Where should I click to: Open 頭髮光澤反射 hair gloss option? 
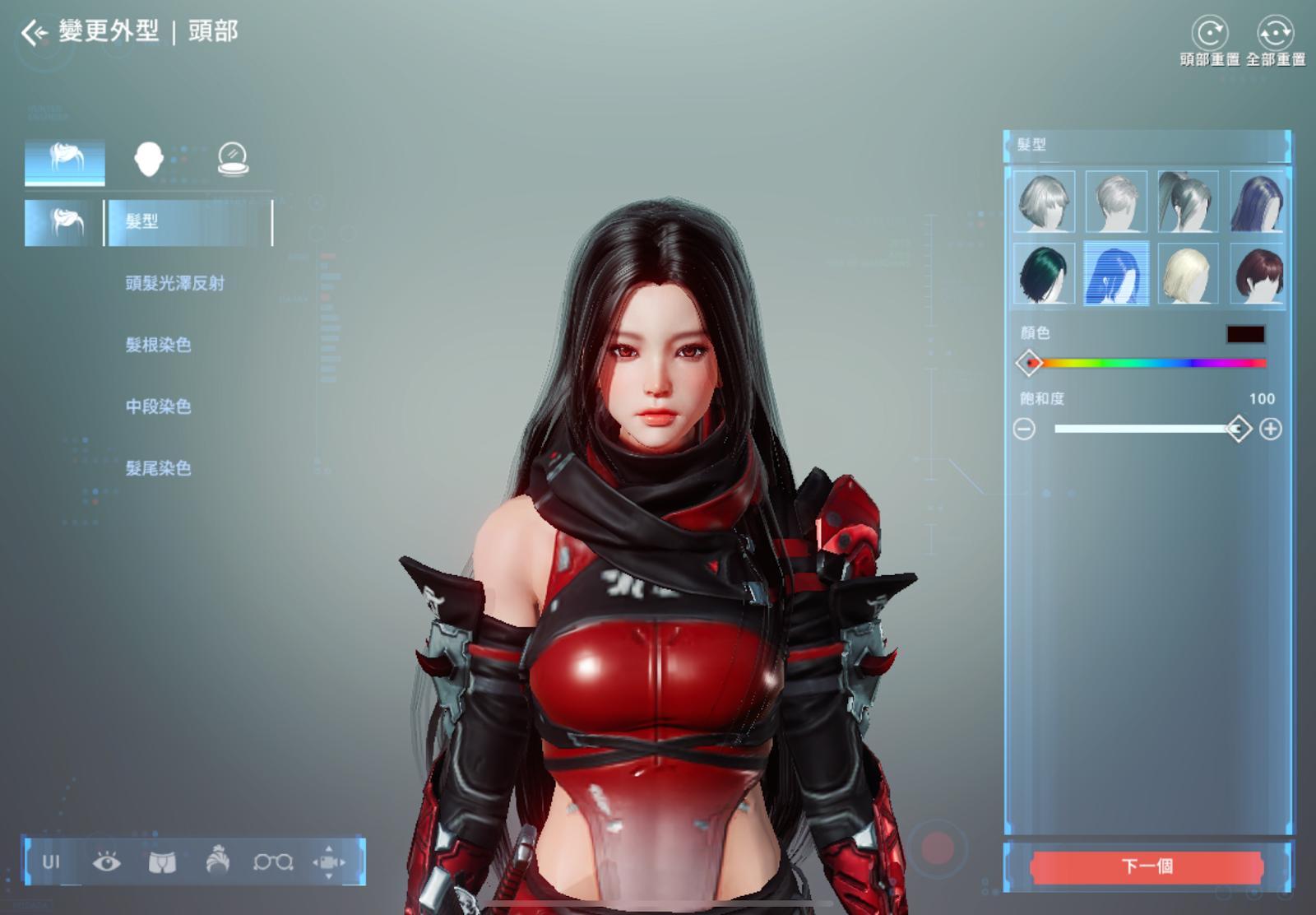[174, 283]
